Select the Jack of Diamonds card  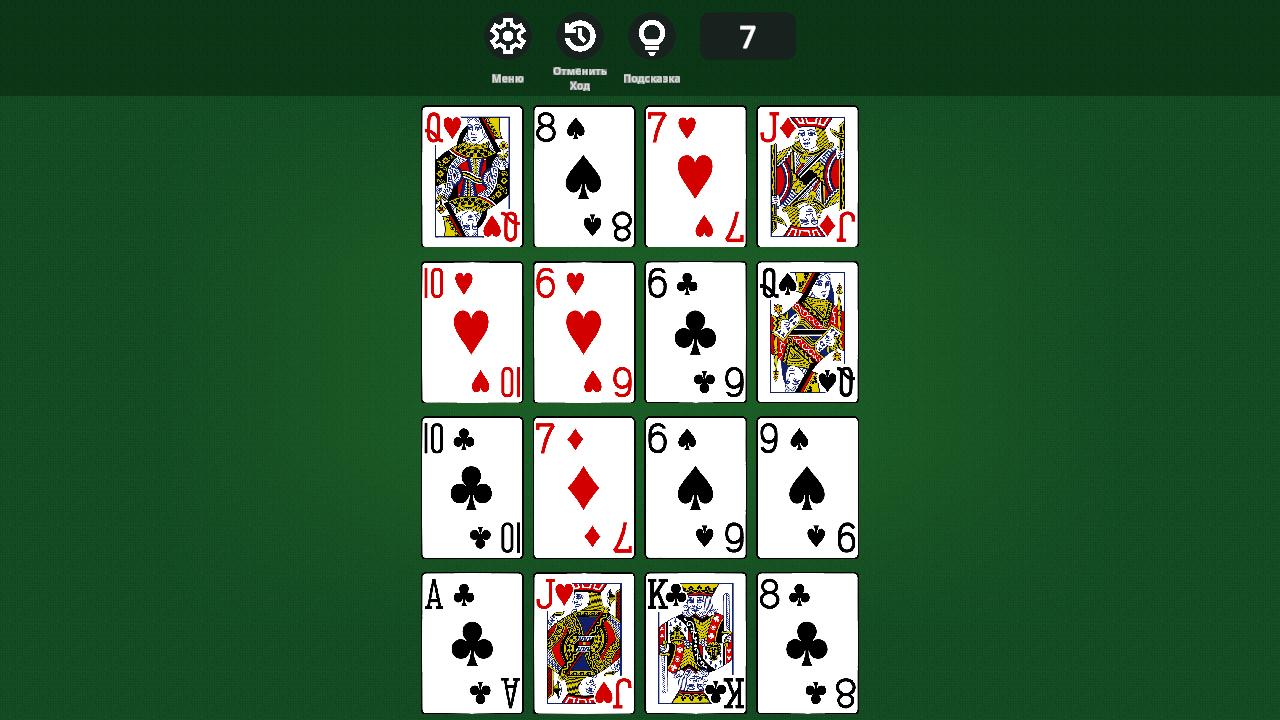coord(807,176)
